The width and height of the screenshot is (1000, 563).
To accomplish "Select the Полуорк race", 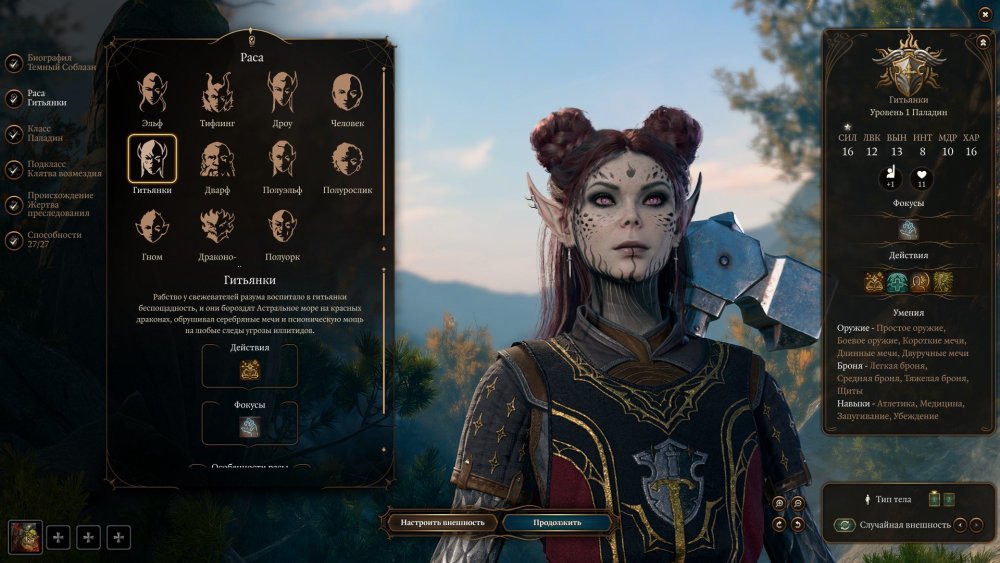I will click(x=282, y=226).
